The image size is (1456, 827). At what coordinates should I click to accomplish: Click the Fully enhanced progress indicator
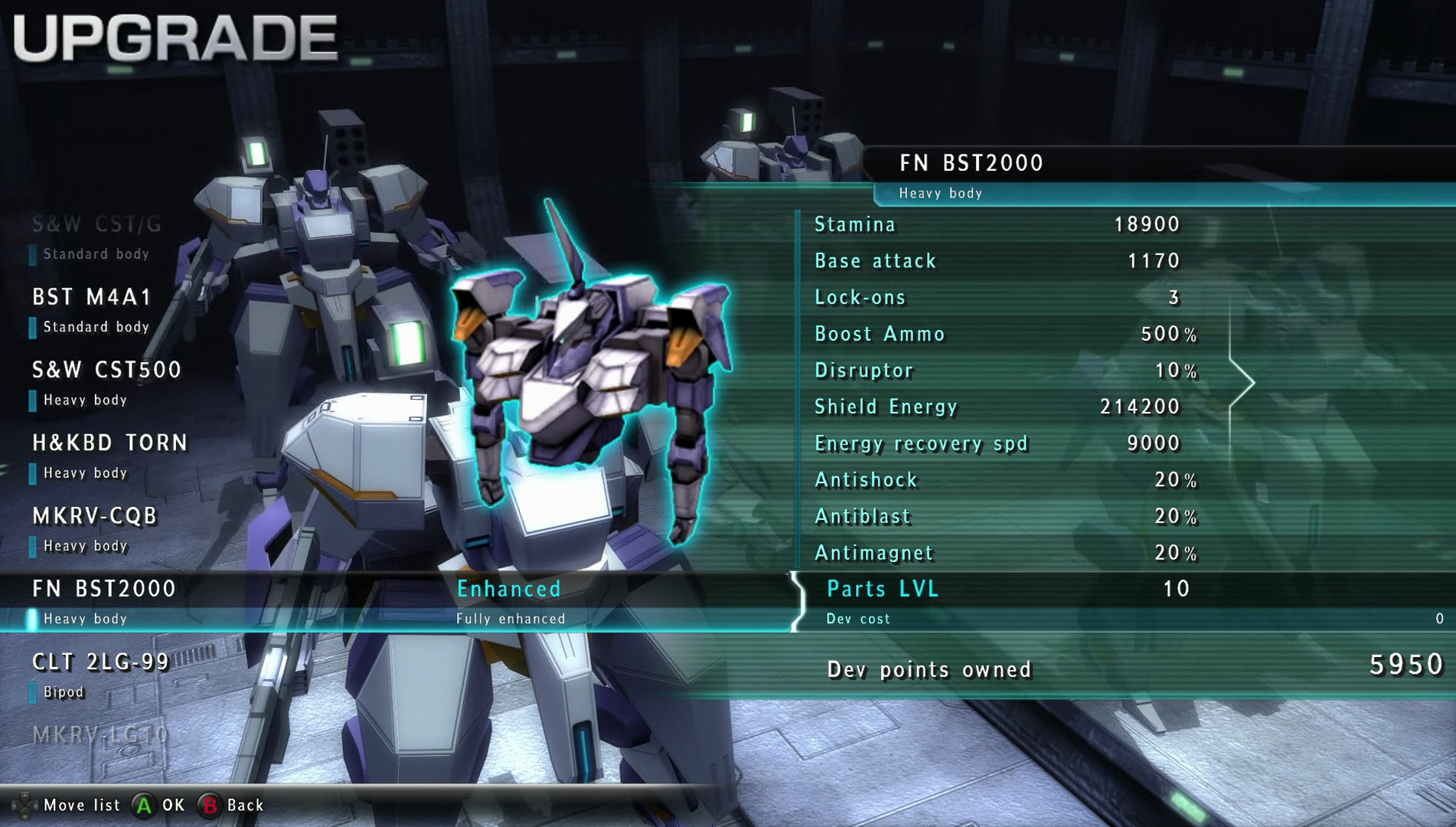(511, 617)
